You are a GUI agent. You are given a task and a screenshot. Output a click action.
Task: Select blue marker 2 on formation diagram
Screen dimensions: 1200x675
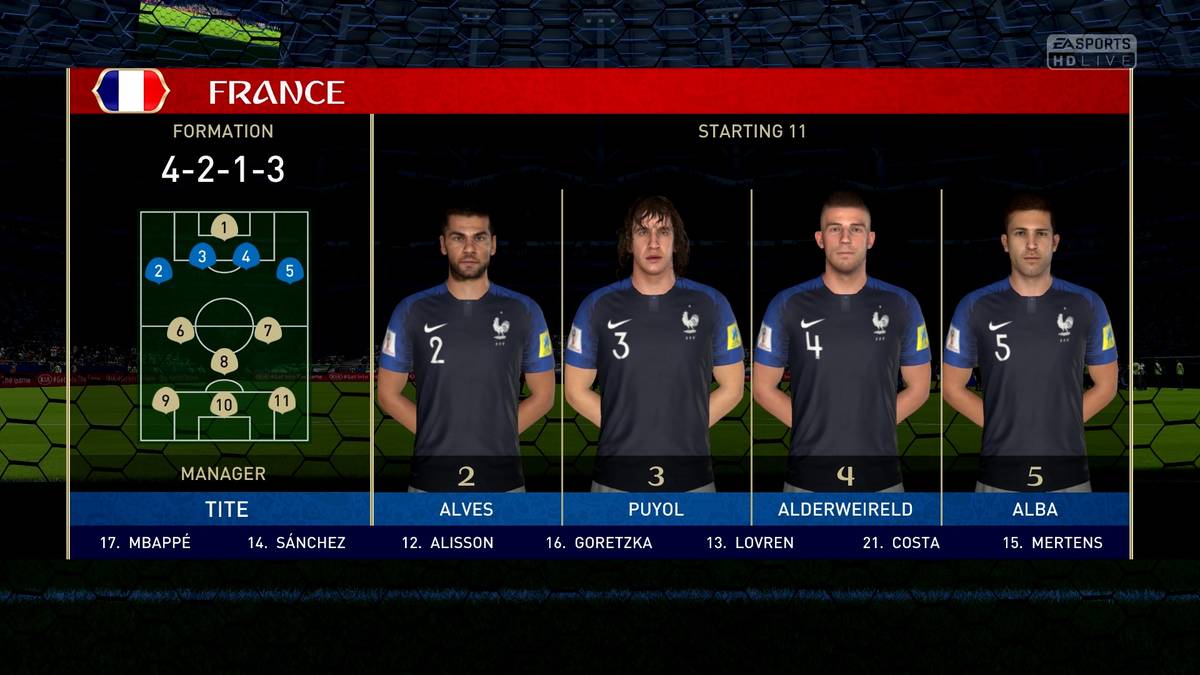pos(158,270)
